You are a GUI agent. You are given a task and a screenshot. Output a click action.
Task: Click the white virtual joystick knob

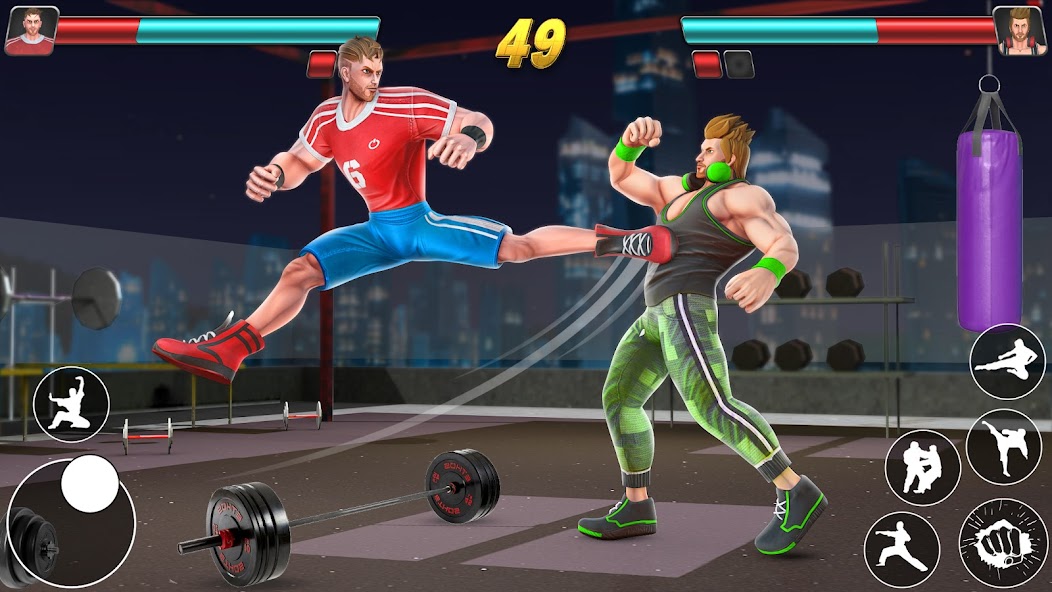click(x=90, y=484)
